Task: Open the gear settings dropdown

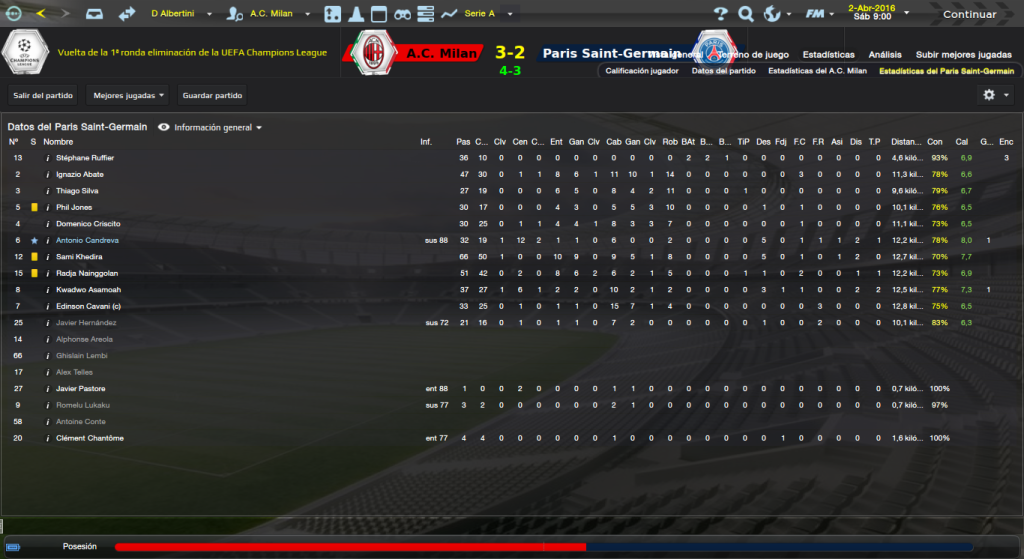Action: coord(994,95)
